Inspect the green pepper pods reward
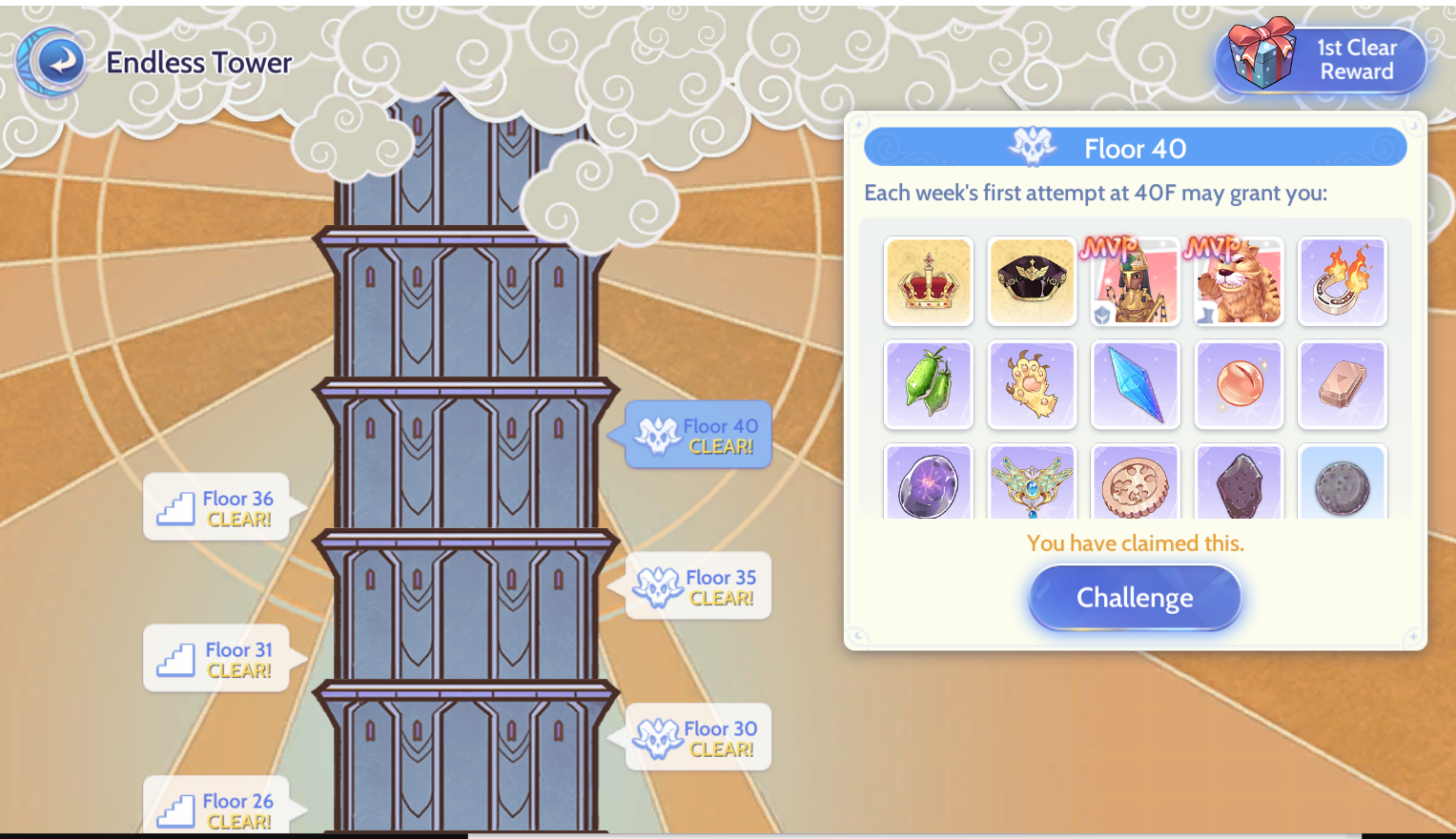The image size is (1456, 839). coord(929,384)
